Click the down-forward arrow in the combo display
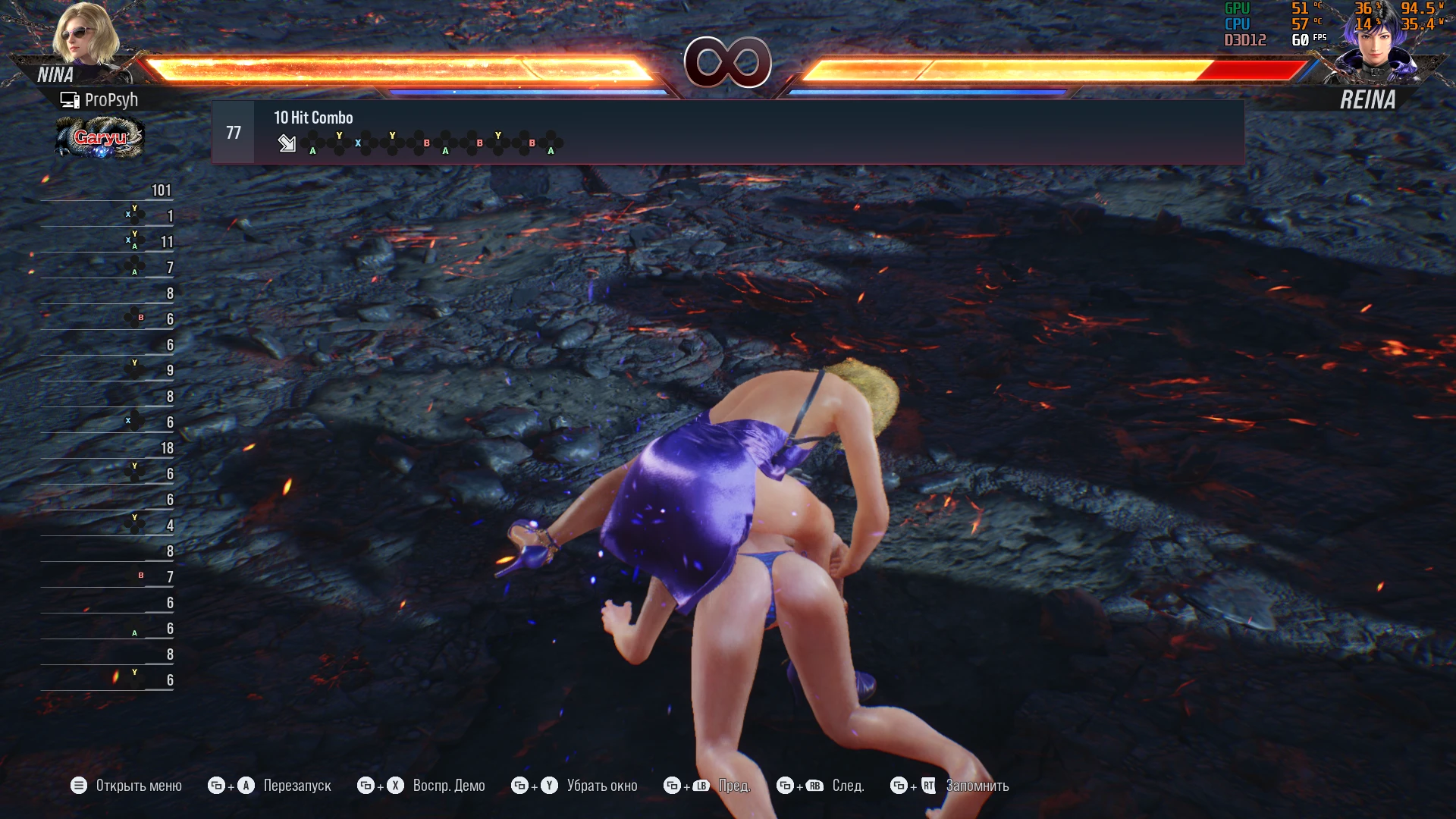This screenshot has height=819, width=1456. (x=287, y=143)
